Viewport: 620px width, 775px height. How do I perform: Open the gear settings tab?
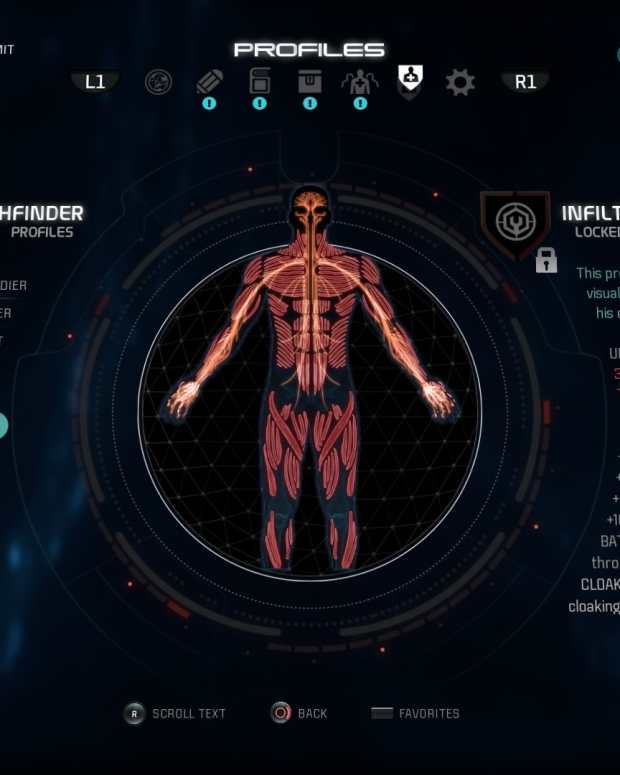pyautogui.click(x=460, y=82)
